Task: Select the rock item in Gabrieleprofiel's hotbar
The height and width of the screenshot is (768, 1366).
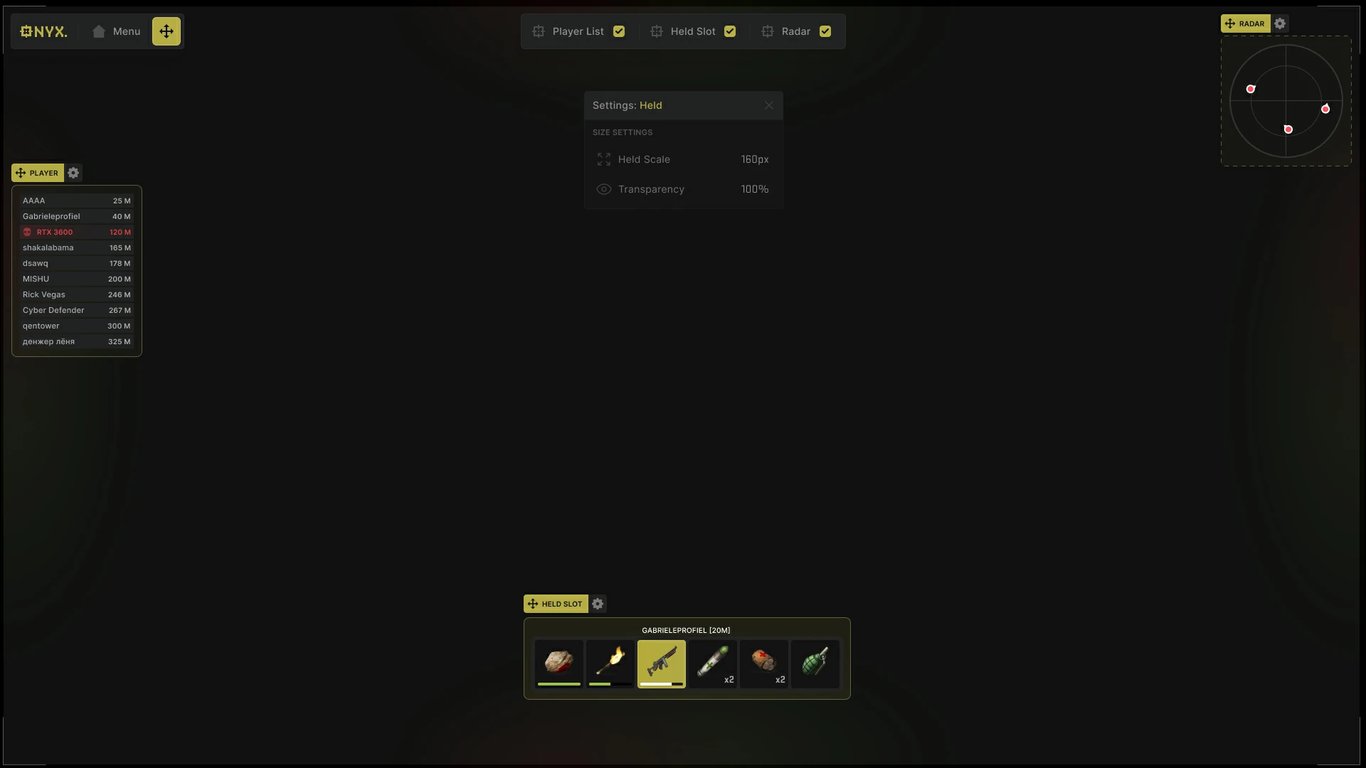Action: pyautogui.click(x=559, y=661)
